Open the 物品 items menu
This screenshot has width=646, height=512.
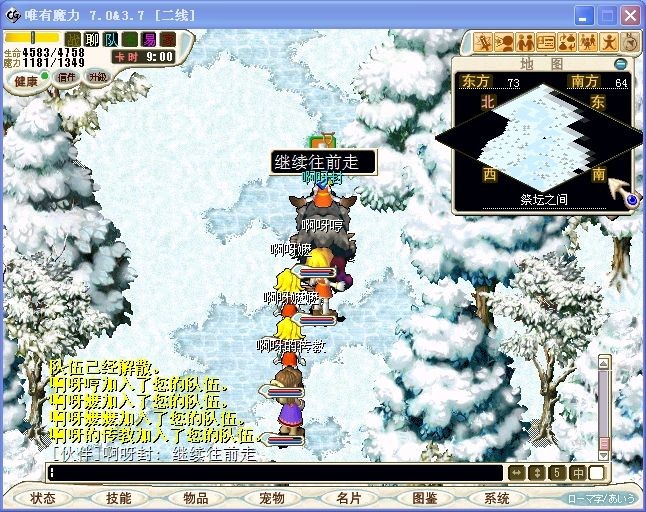tap(195, 498)
